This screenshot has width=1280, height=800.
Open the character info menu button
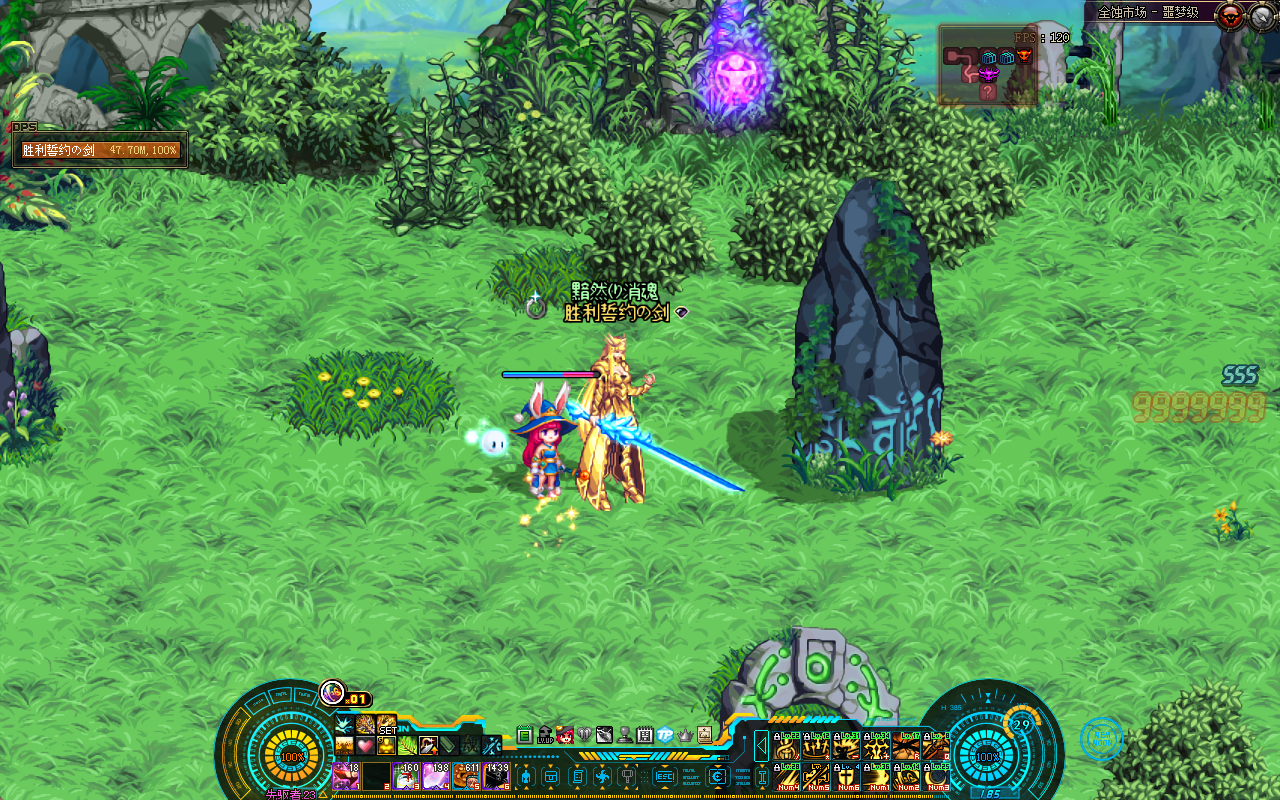(526, 776)
